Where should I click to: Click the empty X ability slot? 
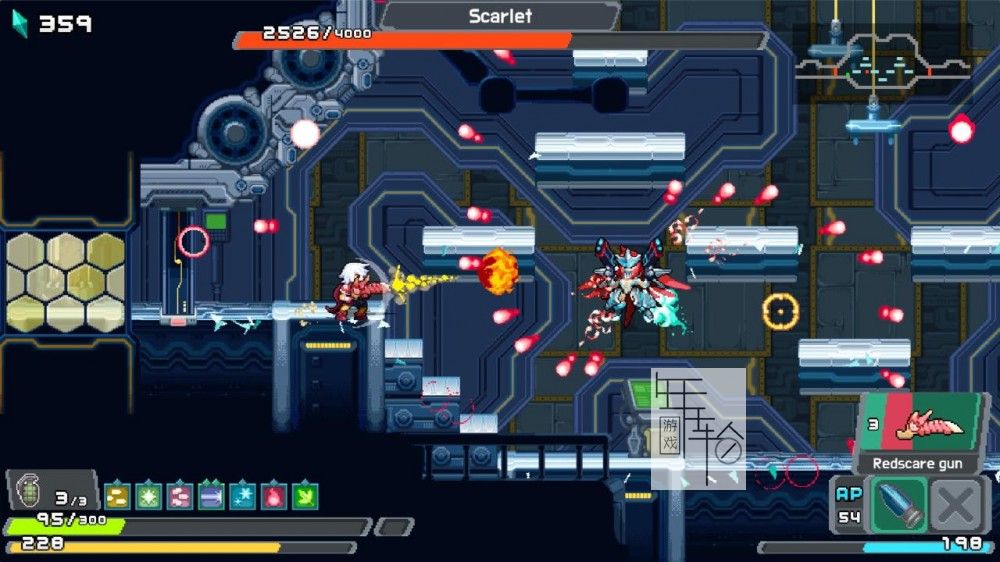[956, 504]
